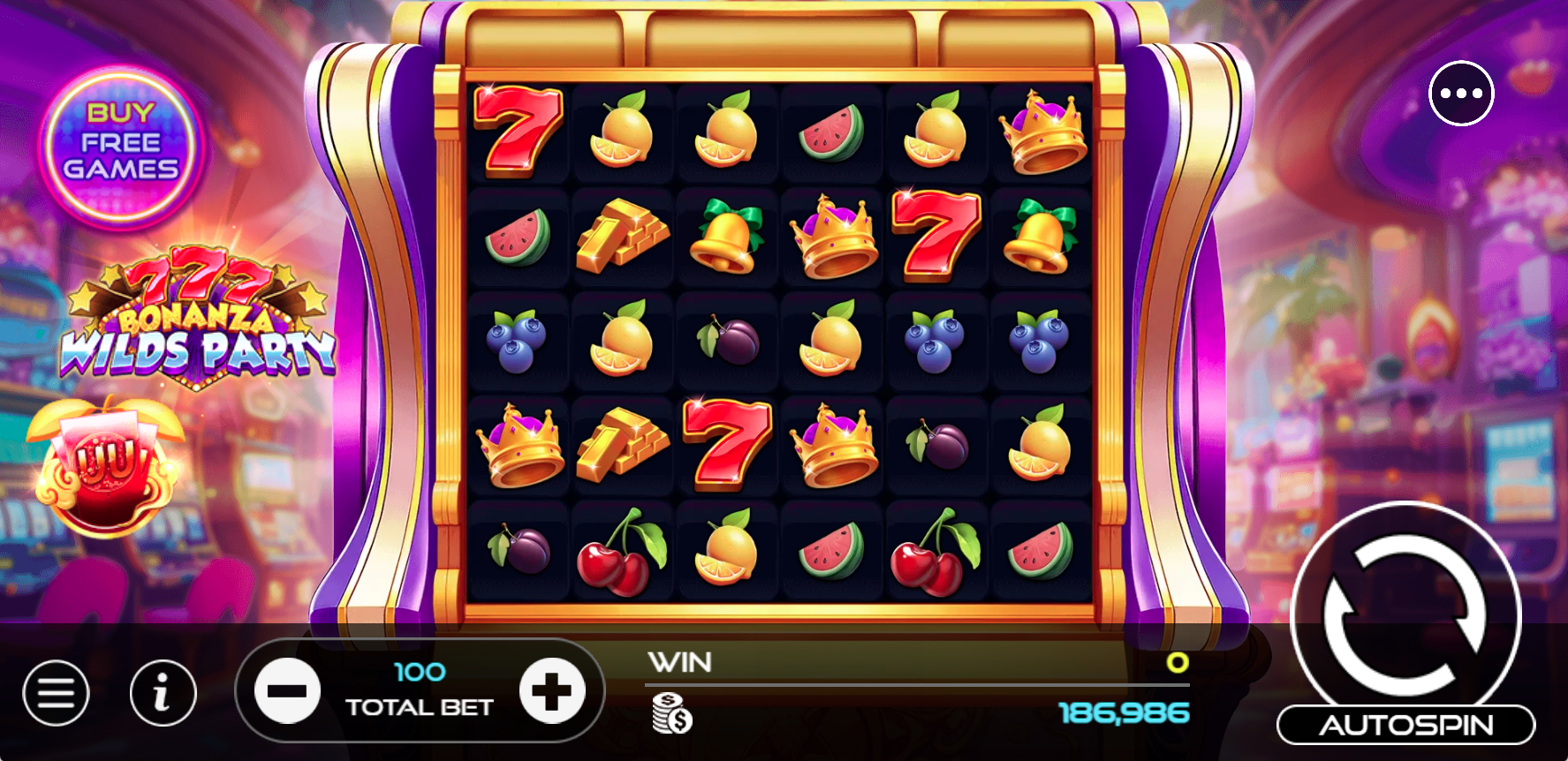Select the info (i) paytable icon
Screen dimensions: 1568x761
click(x=163, y=693)
